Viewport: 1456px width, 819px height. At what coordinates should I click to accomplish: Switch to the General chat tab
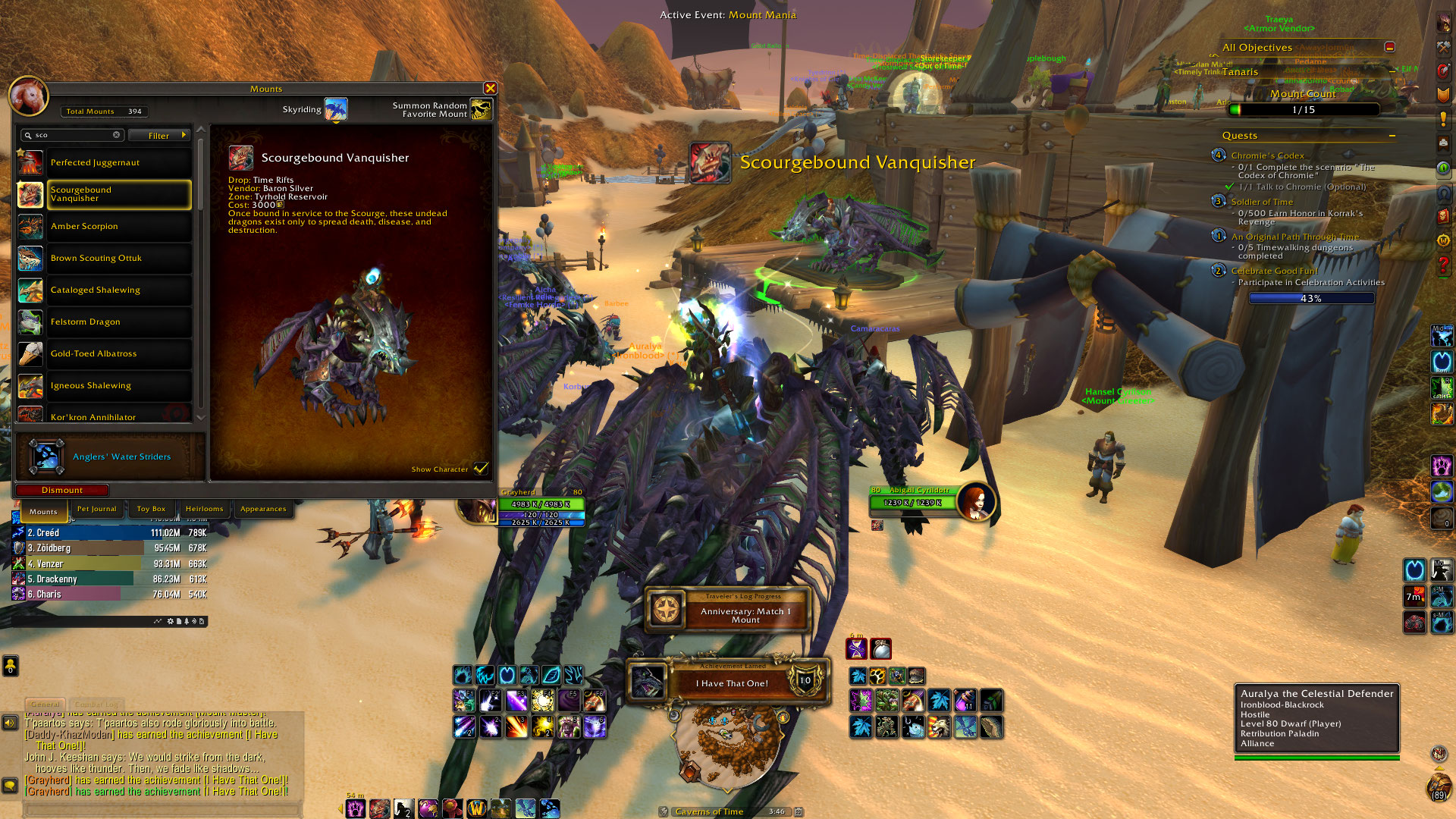[x=45, y=704]
